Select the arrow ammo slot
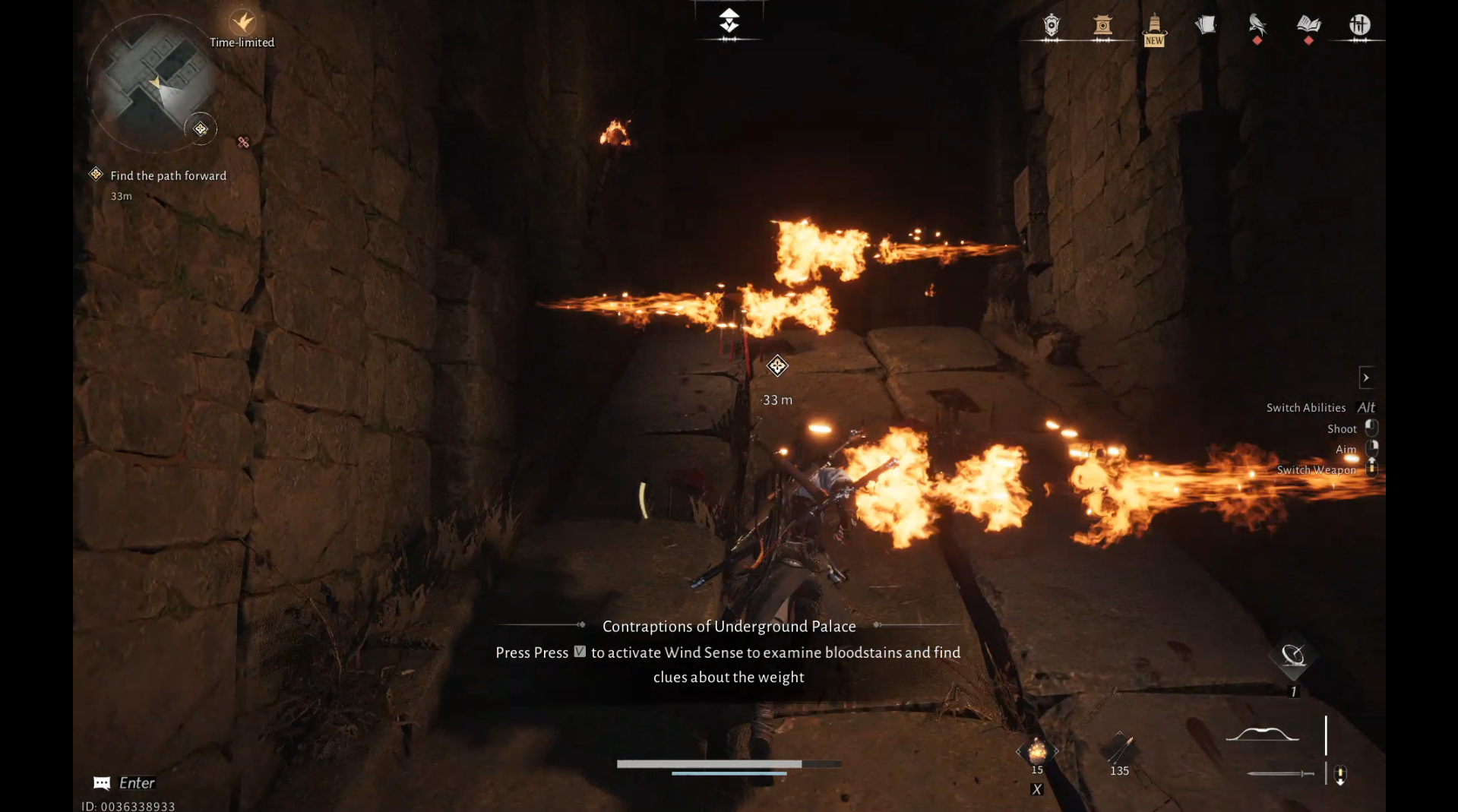1458x812 pixels. click(1119, 750)
